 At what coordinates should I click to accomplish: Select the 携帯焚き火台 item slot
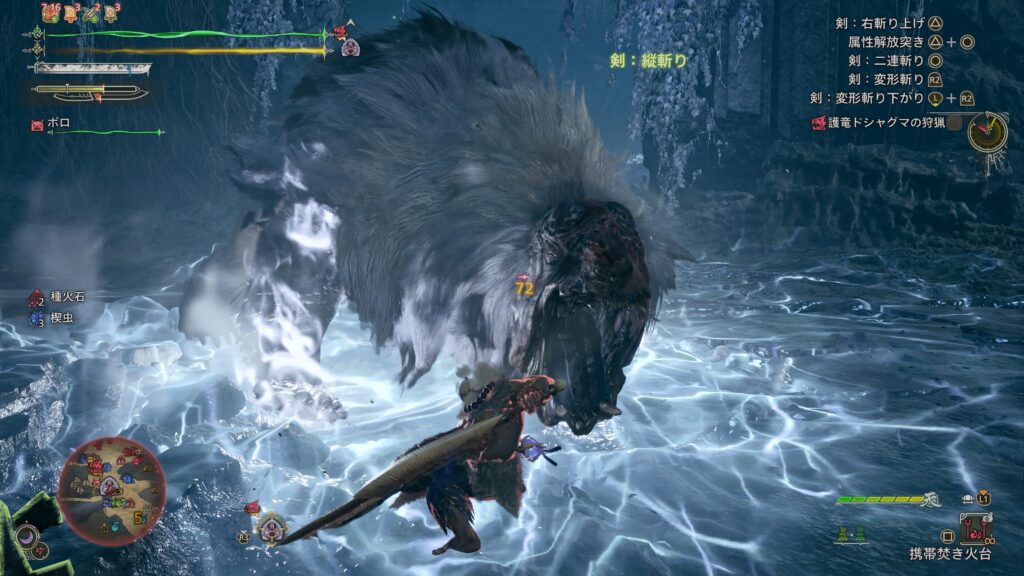pyautogui.click(x=975, y=525)
